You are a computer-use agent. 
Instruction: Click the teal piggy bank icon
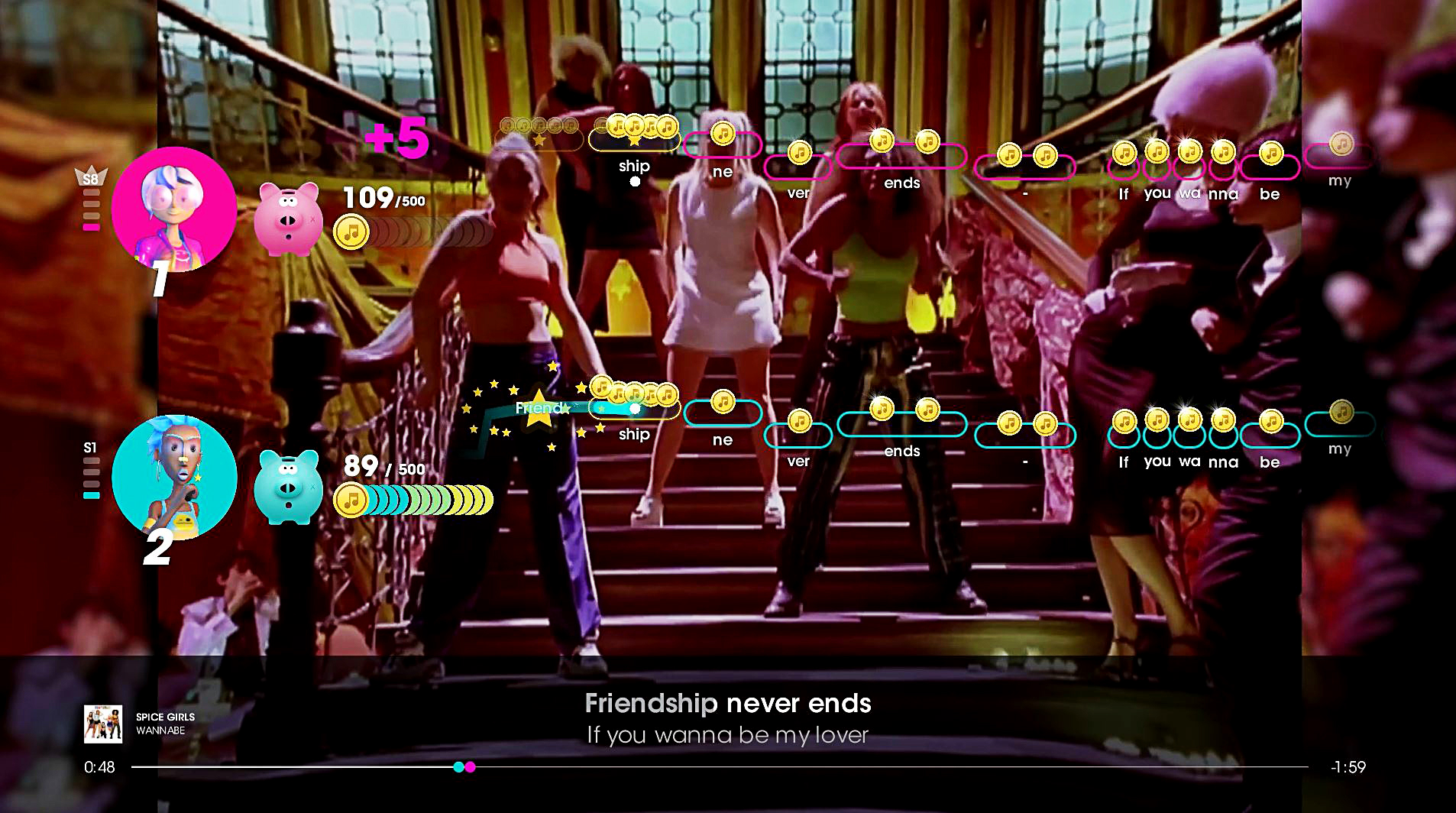(287, 487)
